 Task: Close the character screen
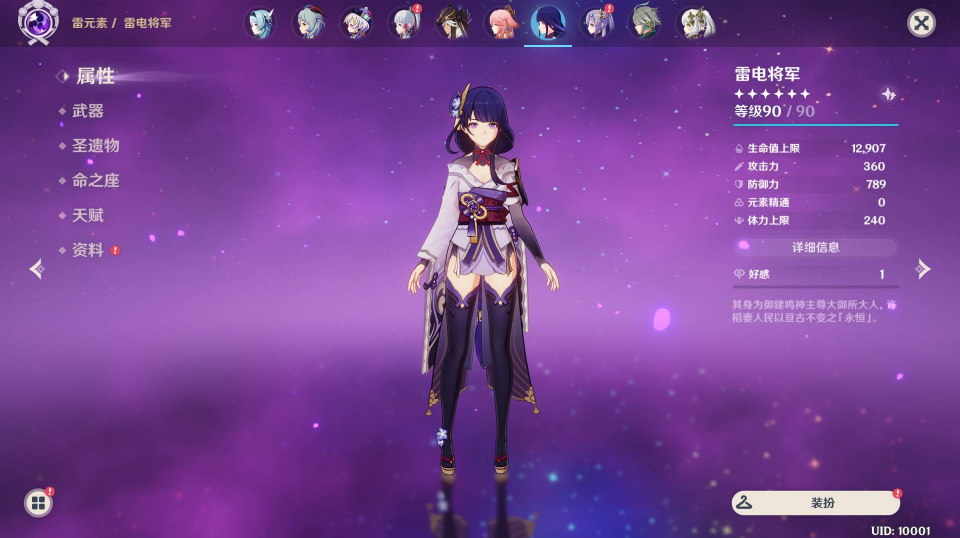(x=921, y=23)
